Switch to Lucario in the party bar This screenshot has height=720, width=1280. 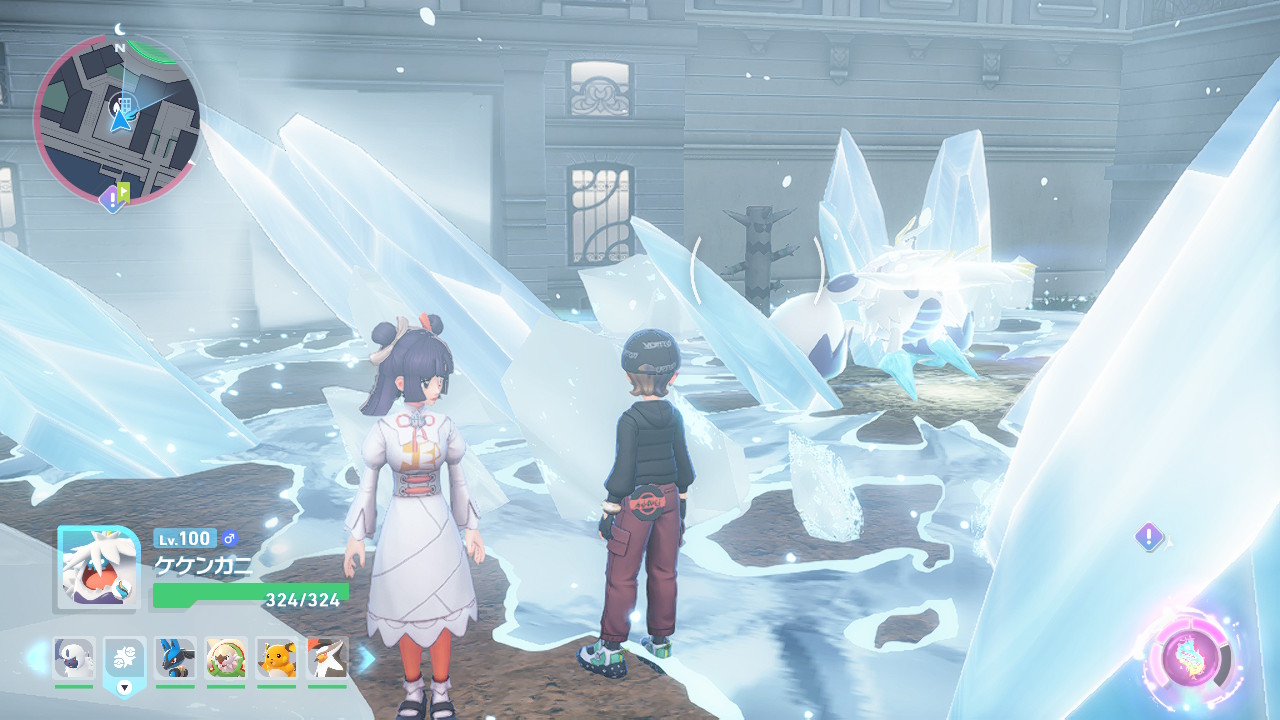pyautogui.click(x=175, y=658)
